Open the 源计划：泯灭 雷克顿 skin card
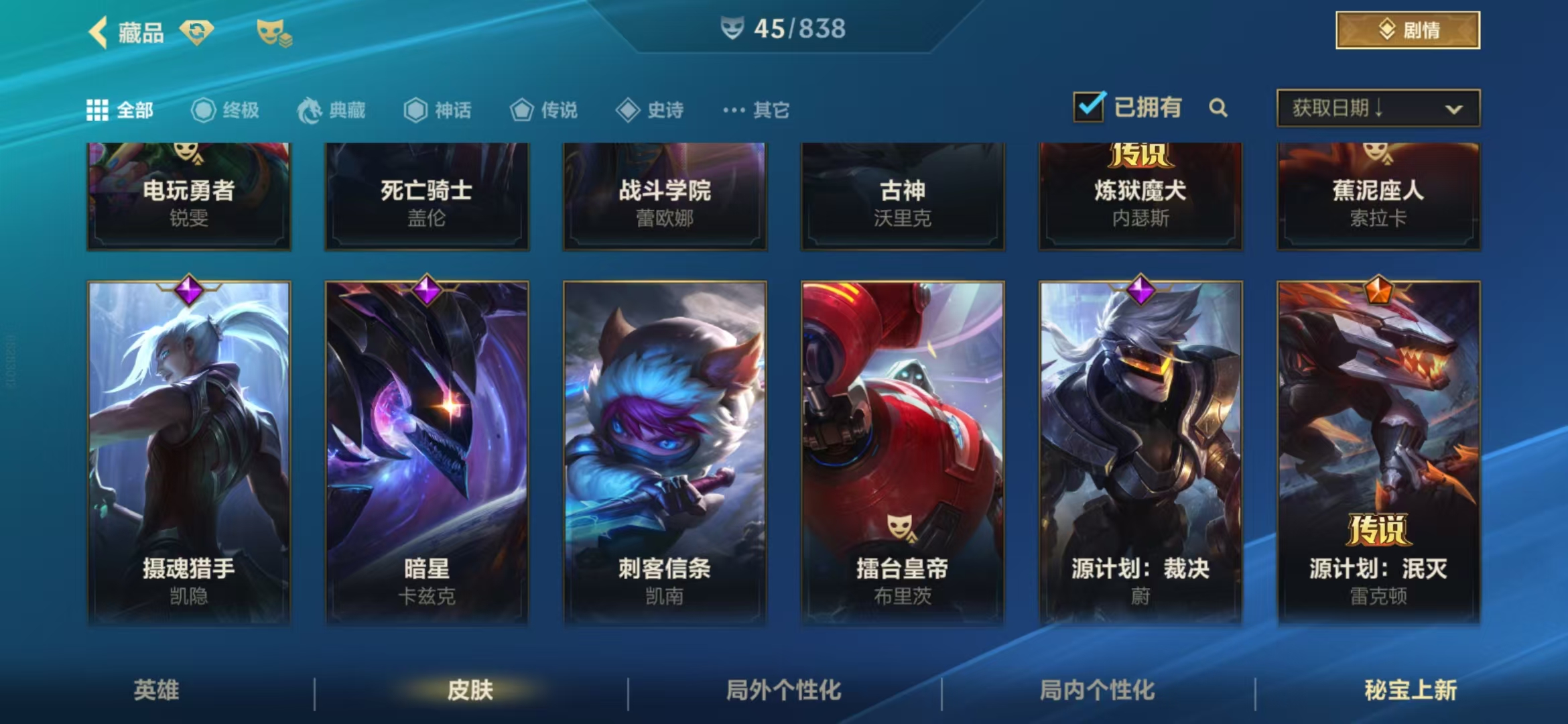 tap(1378, 452)
